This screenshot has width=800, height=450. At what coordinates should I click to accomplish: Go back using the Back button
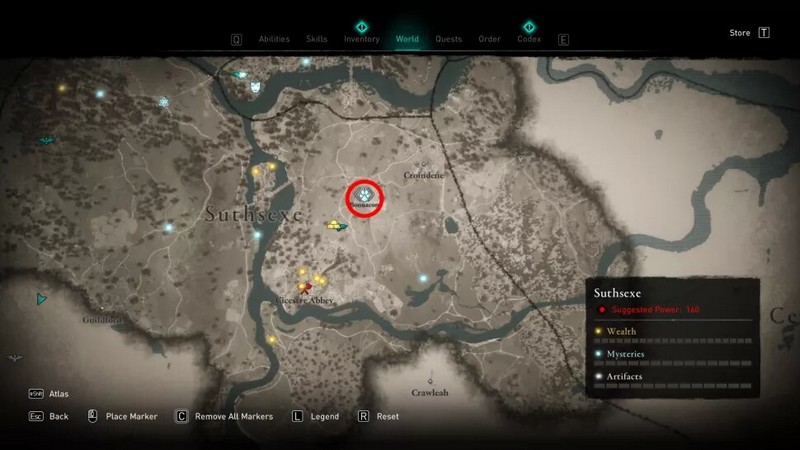click(59, 416)
